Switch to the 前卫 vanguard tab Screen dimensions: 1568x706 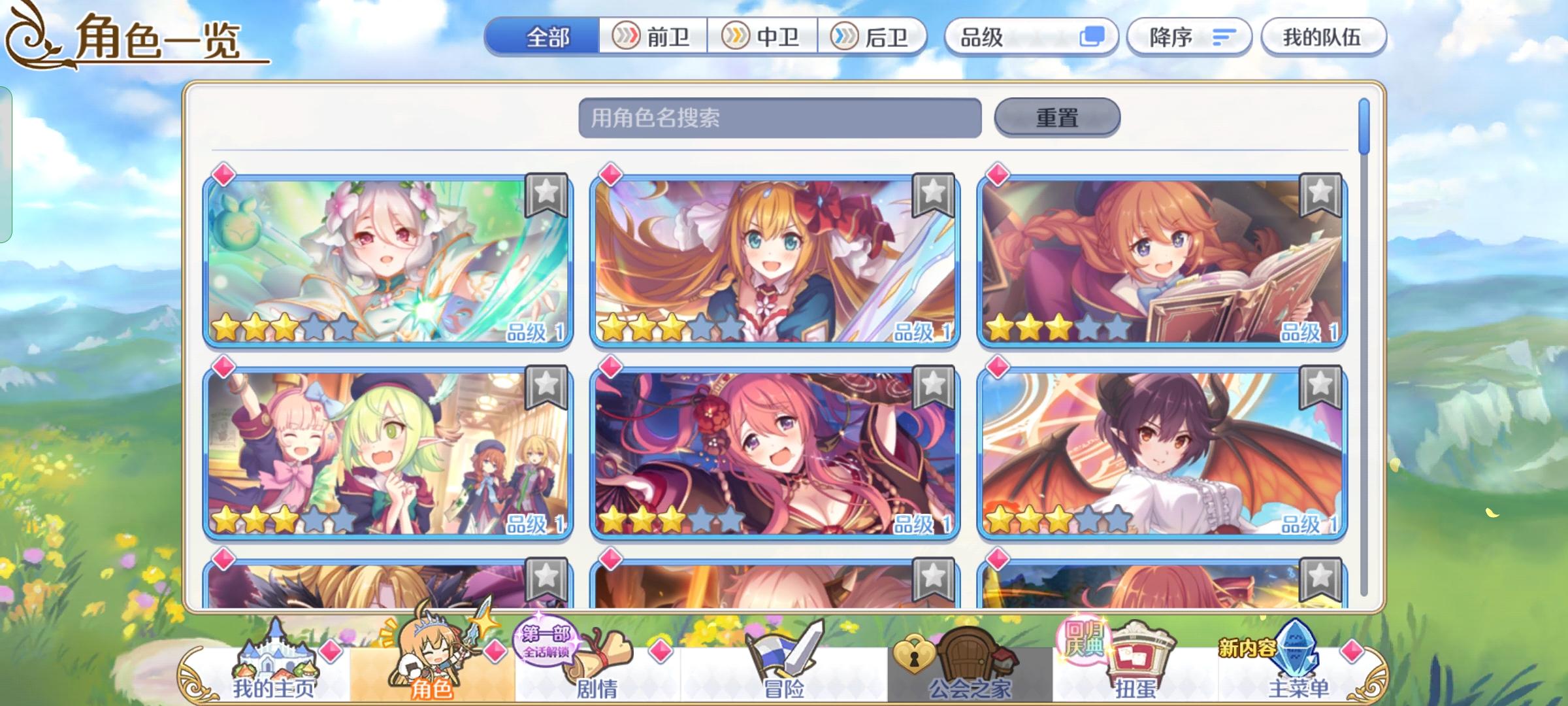(x=653, y=37)
